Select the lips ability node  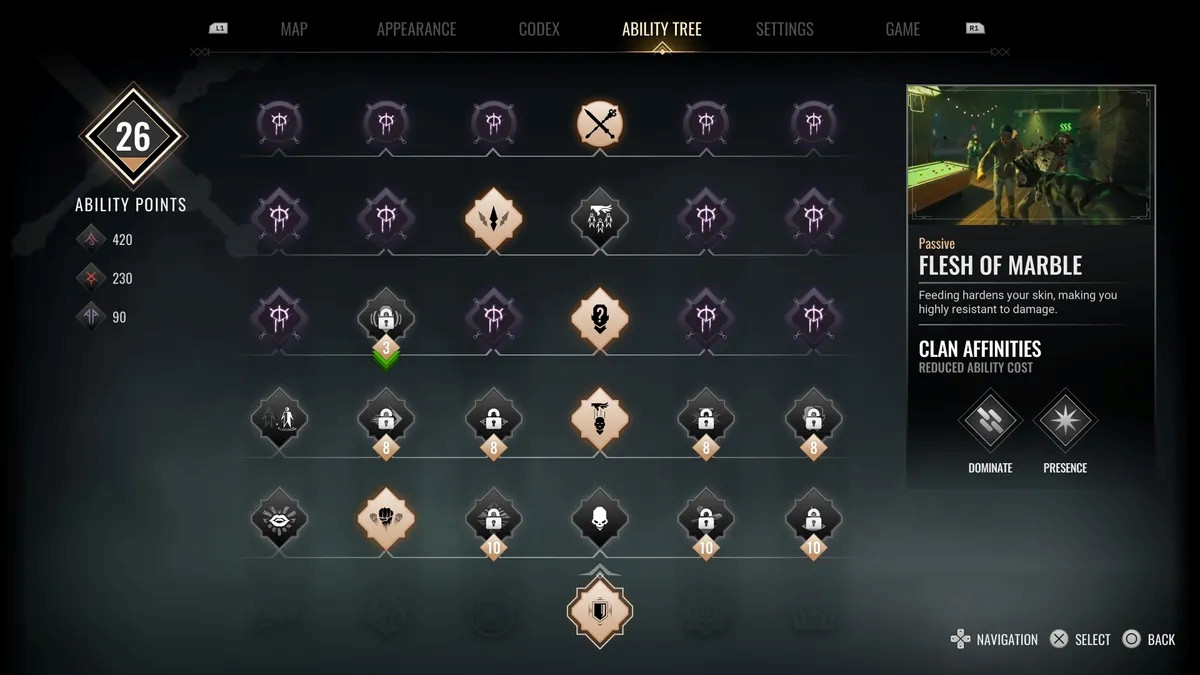point(279,519)
